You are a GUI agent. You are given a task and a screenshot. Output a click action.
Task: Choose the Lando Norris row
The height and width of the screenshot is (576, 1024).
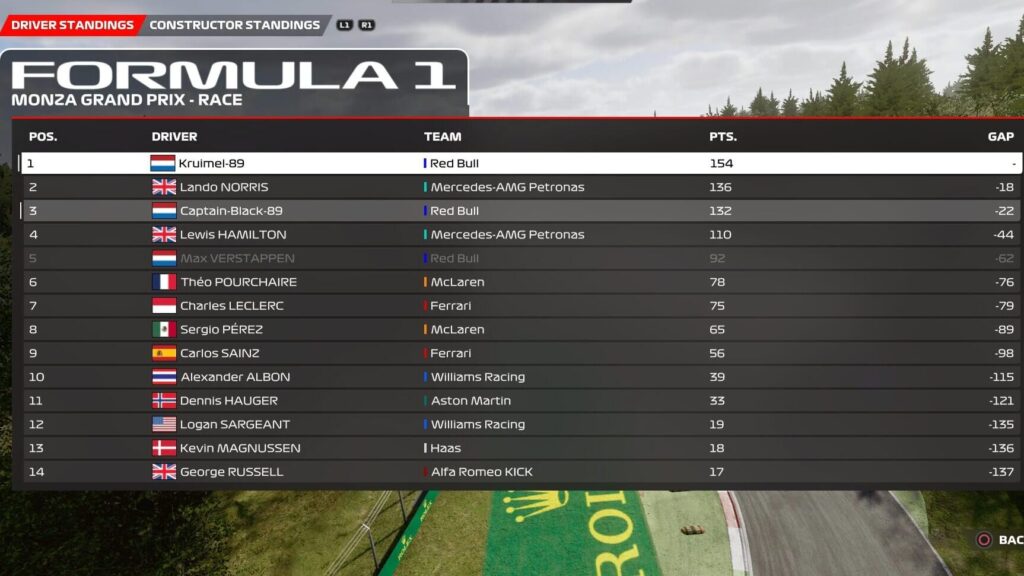coord(520,187)
